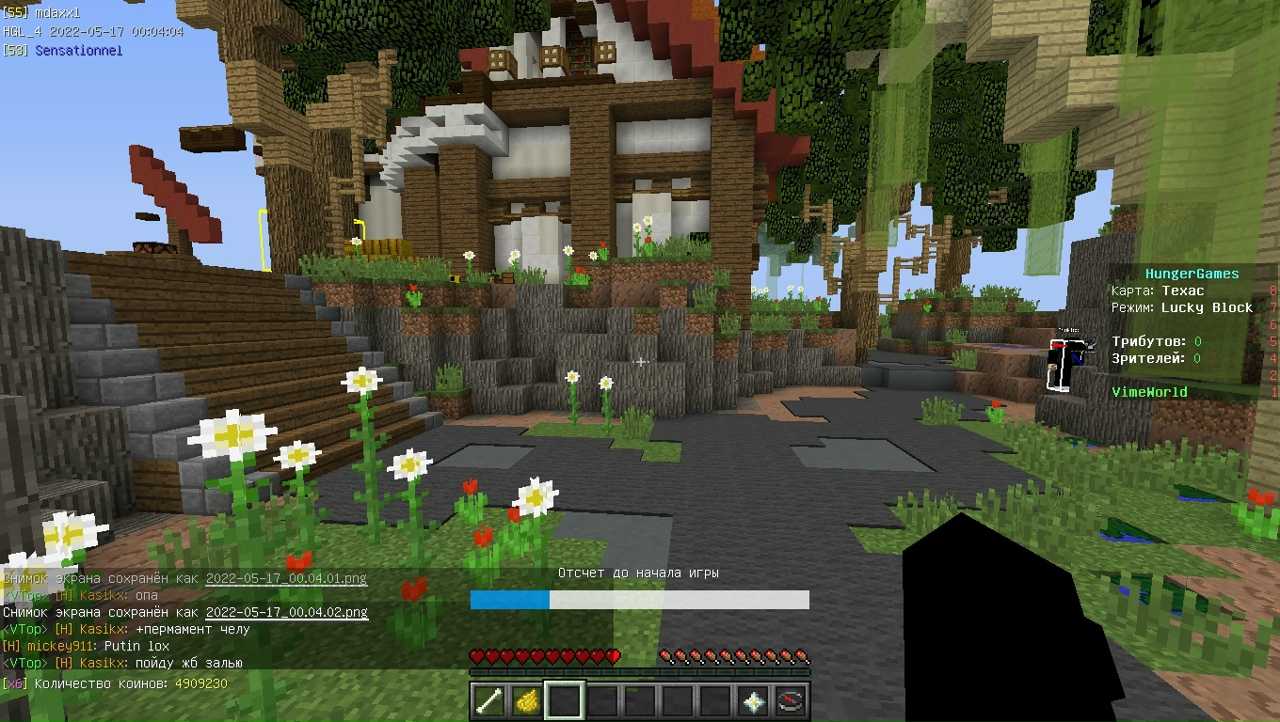Select the glowstone dust hotbar slot
1280x722 pixels.
[x=526, y=701]
